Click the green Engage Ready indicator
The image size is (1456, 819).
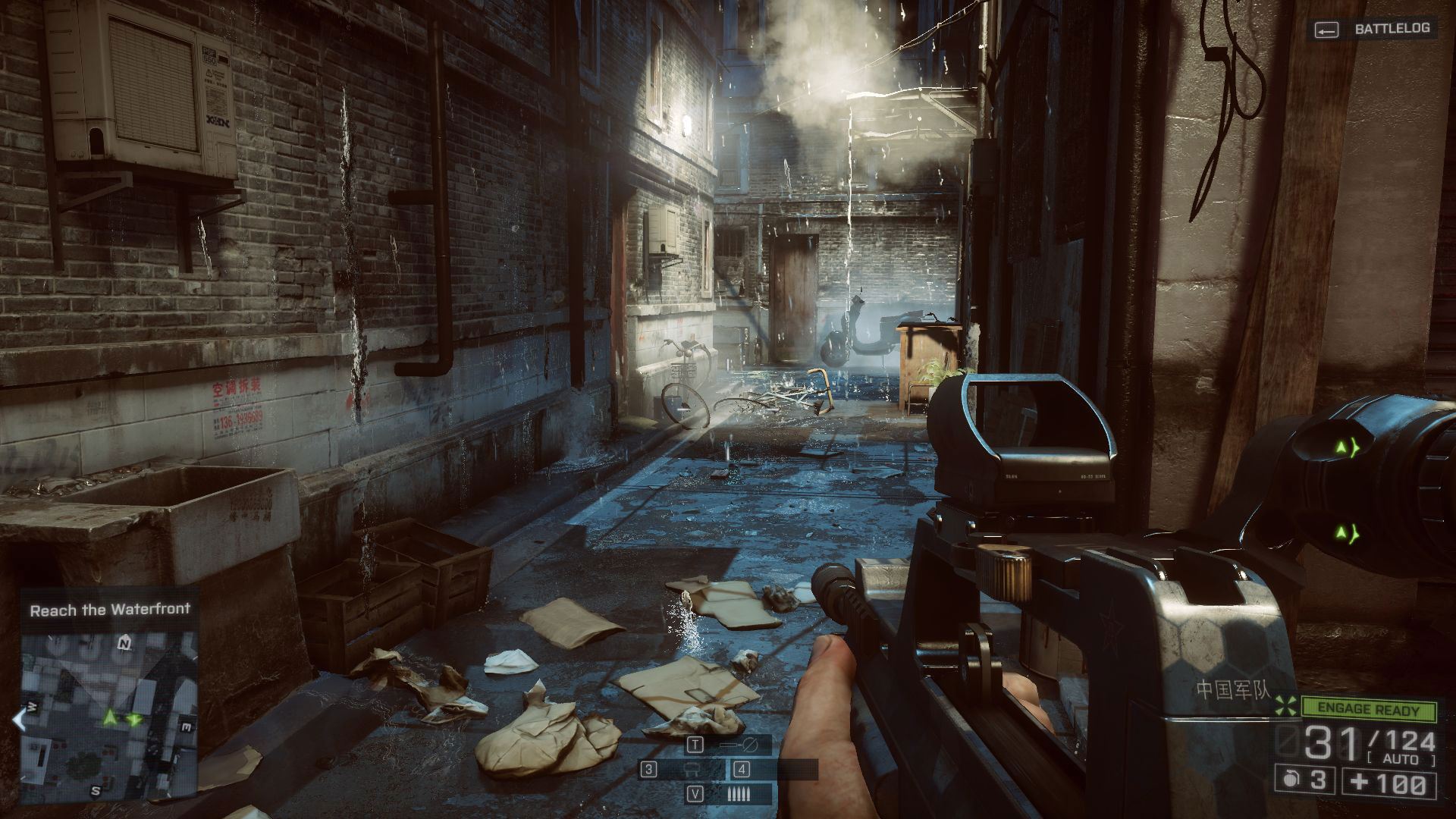1368,710
